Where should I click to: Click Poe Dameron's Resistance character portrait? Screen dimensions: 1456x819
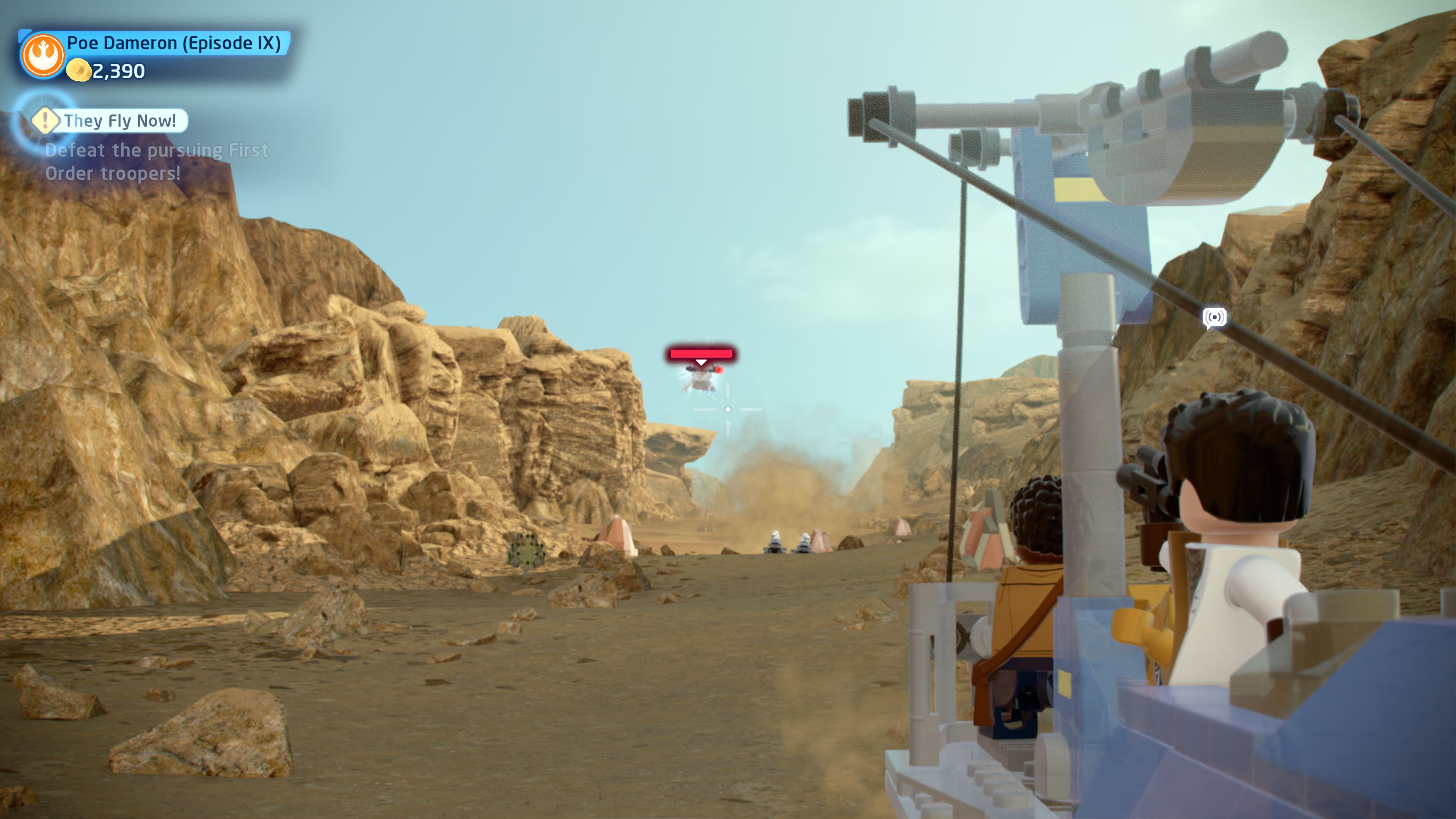tap(42, 55)
